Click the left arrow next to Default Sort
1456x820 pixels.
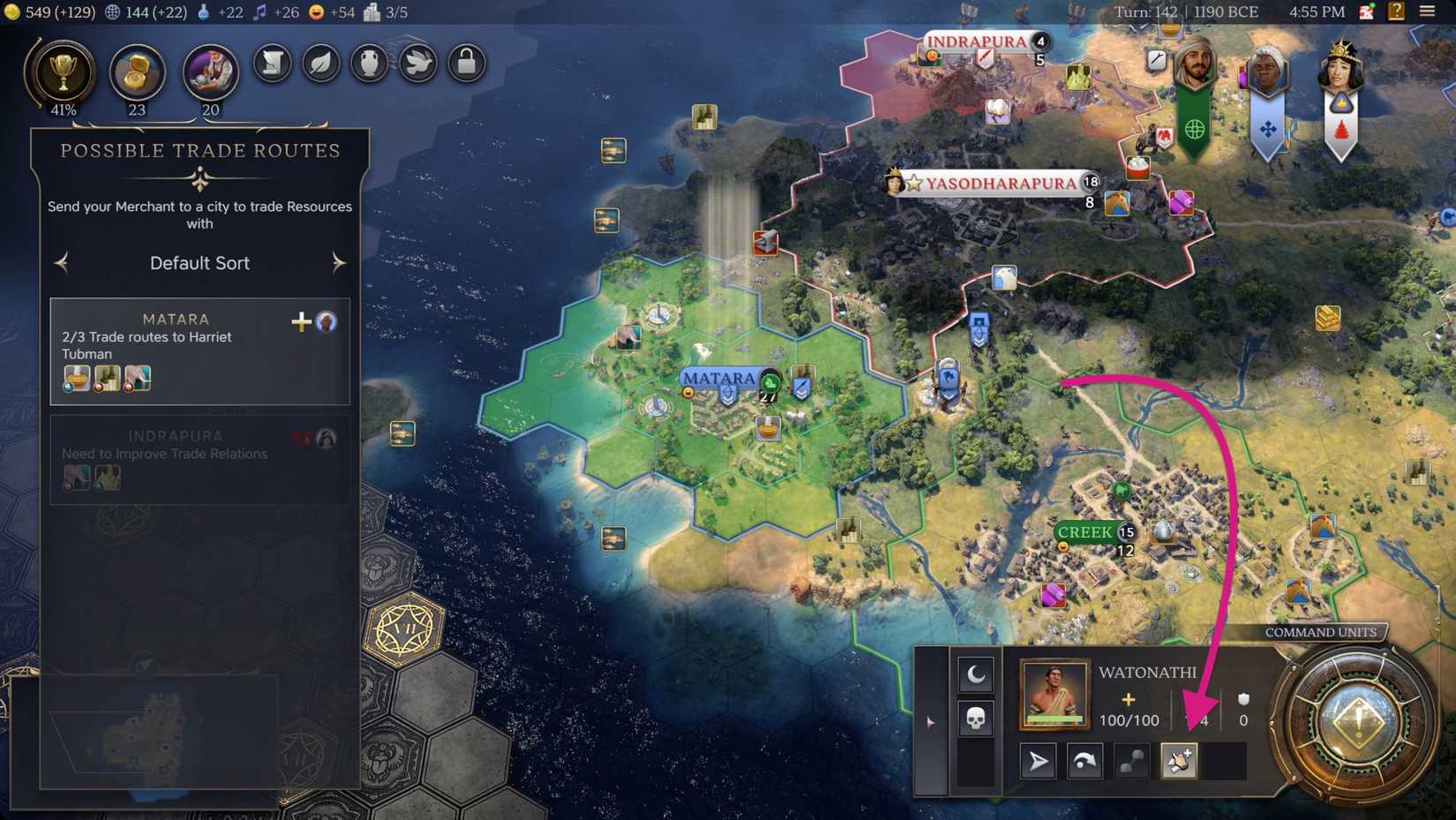coord(60,262)
